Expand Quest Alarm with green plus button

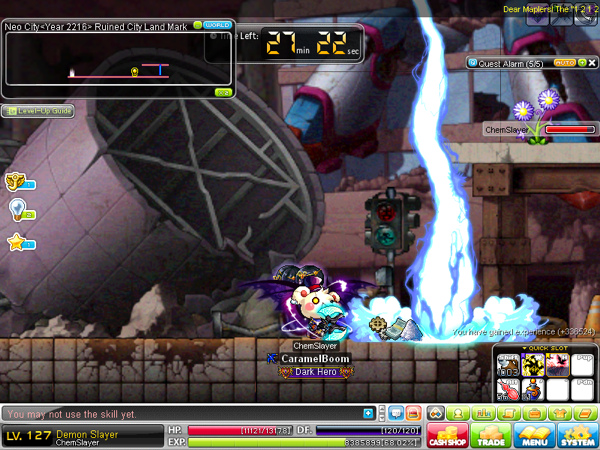[x=581, y=62]
